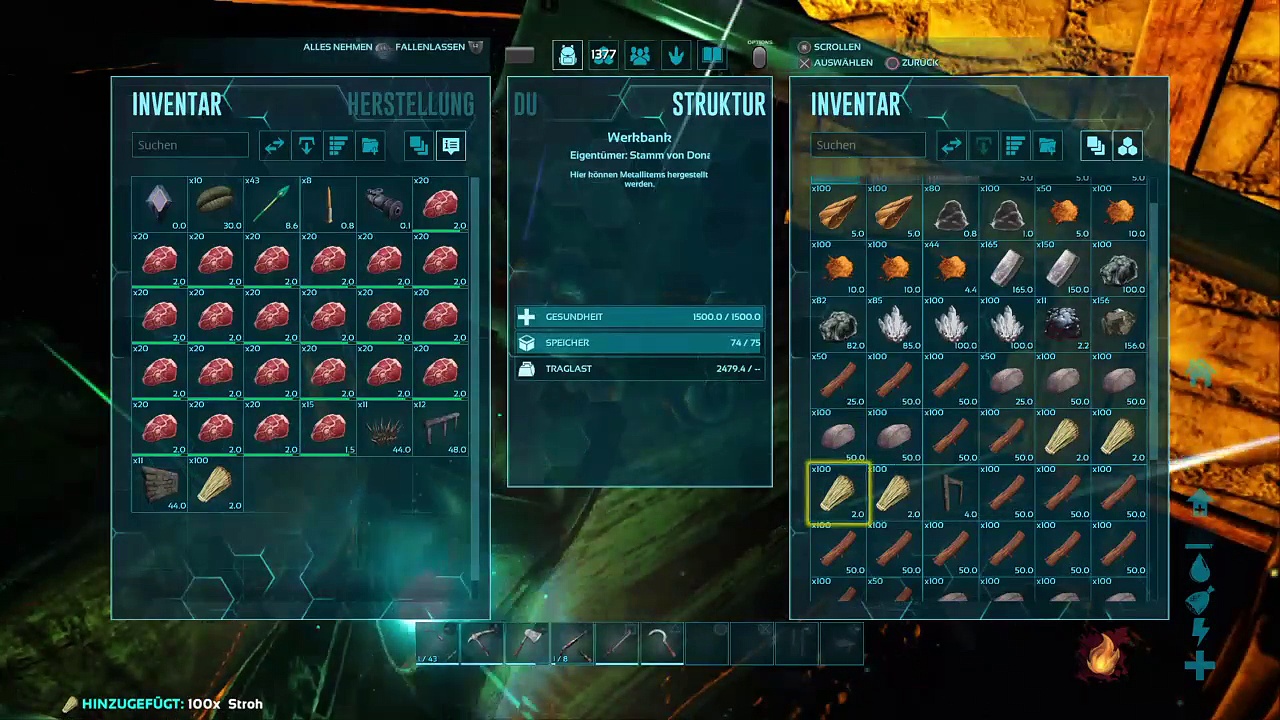Toggle the player inventory transfer arrows button
The image size is (1280, 720).
(x=274, y=146)
